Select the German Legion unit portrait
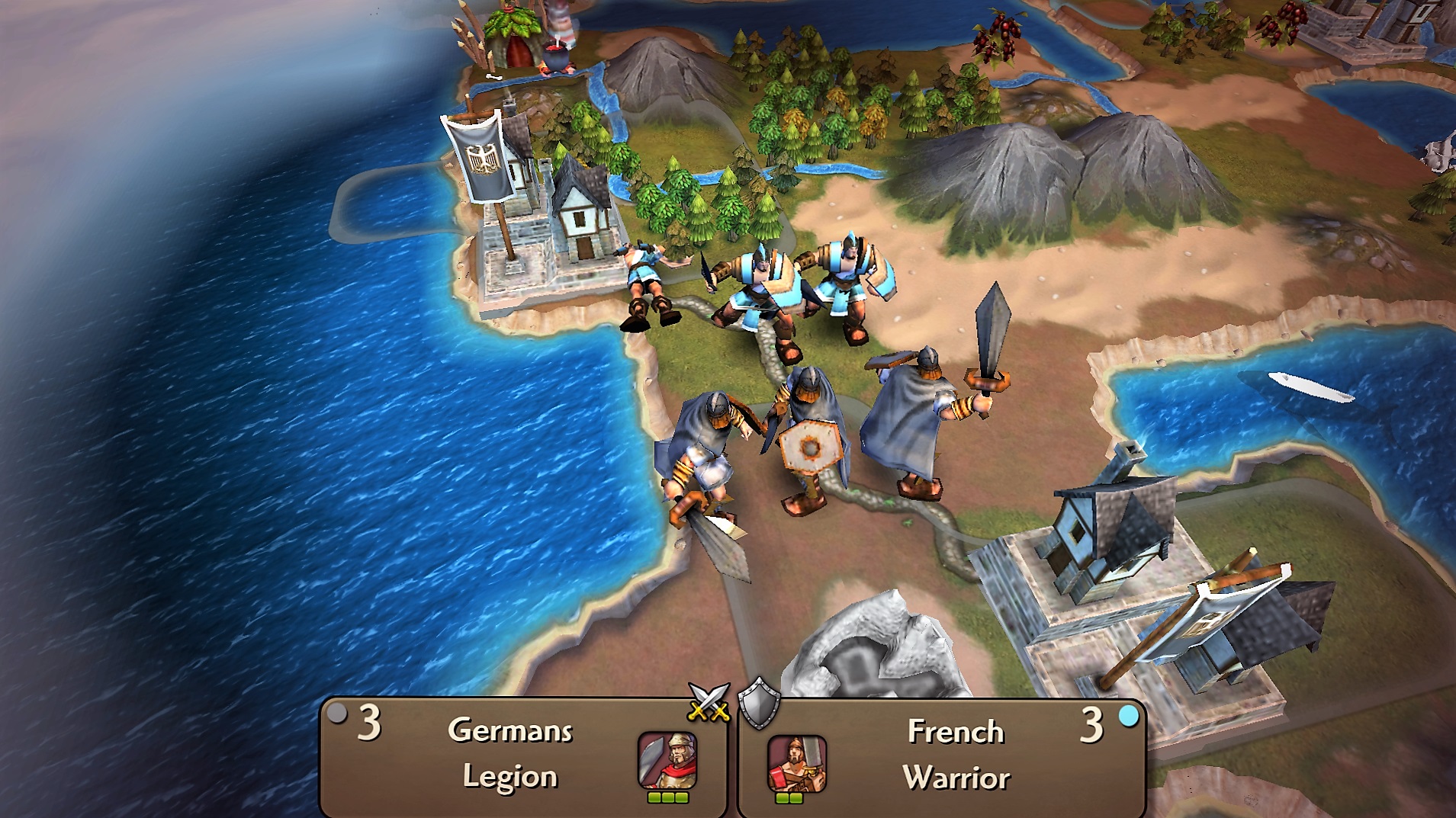The width and height of the screenshot is (1456, 818). pyautogui.click(x=667, y=760)
